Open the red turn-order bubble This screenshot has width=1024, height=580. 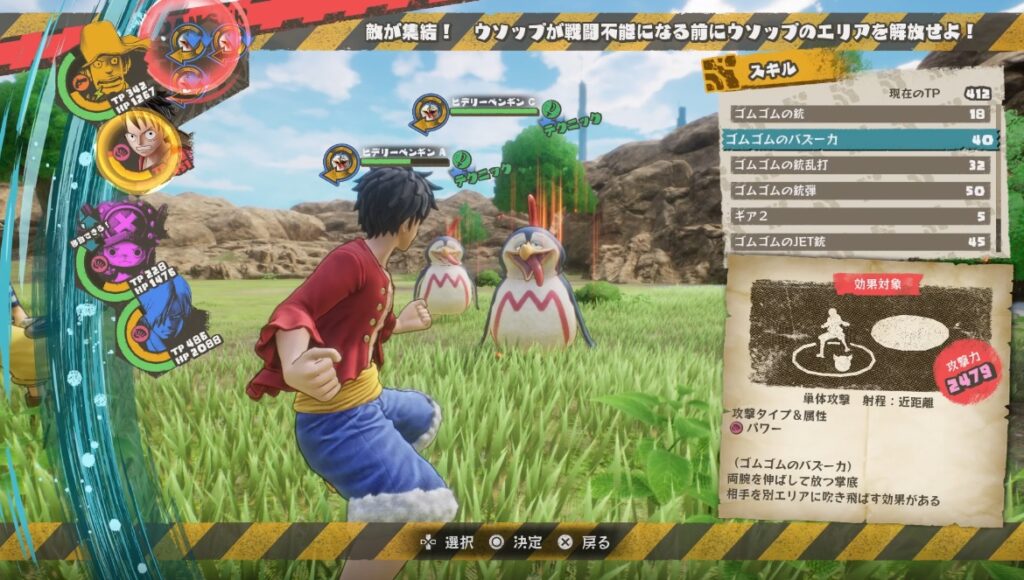pyautogui.click(x=195, y=45)
